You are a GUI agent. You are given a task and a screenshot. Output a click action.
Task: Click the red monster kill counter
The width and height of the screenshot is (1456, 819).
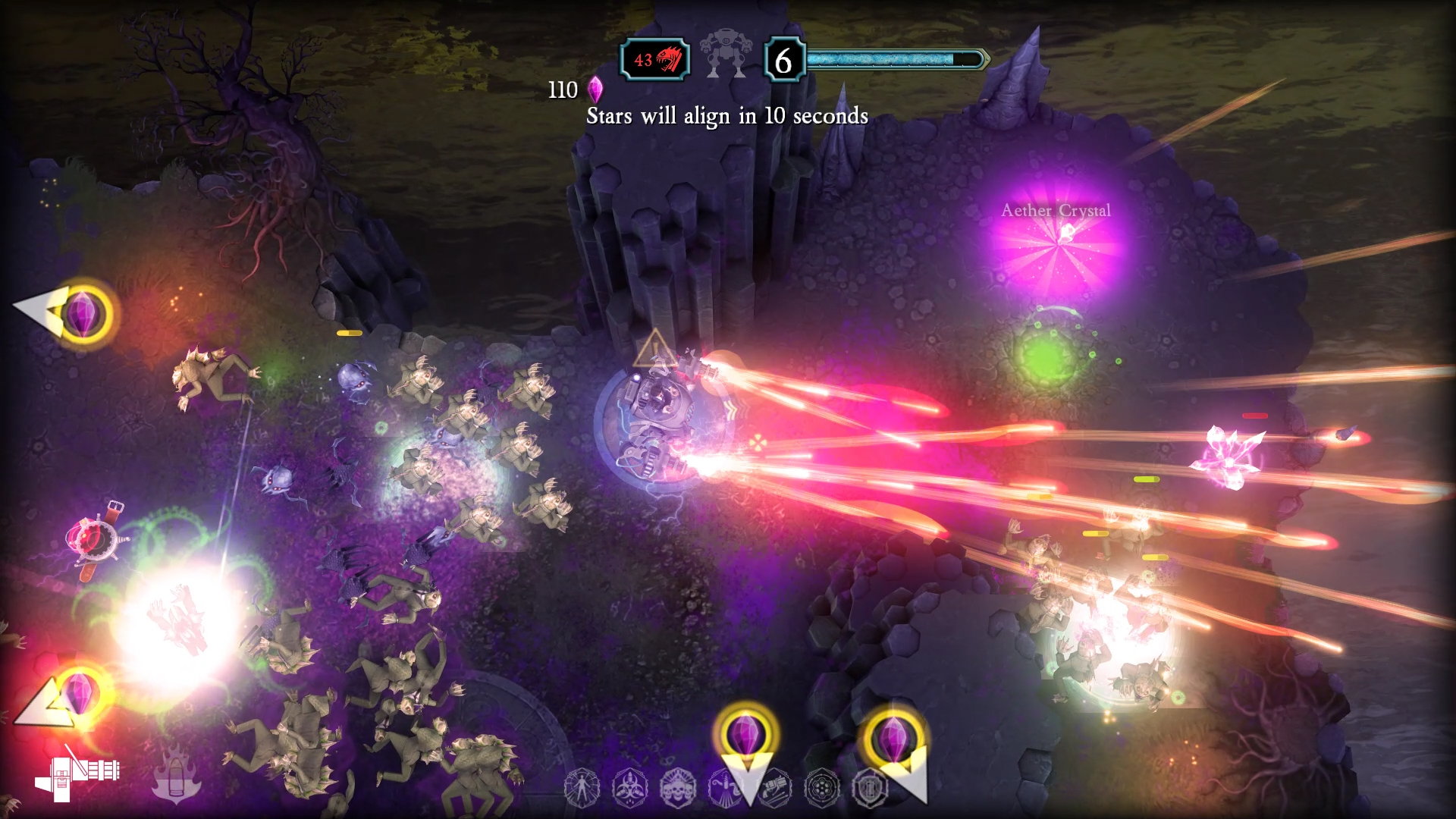point(655,60)
